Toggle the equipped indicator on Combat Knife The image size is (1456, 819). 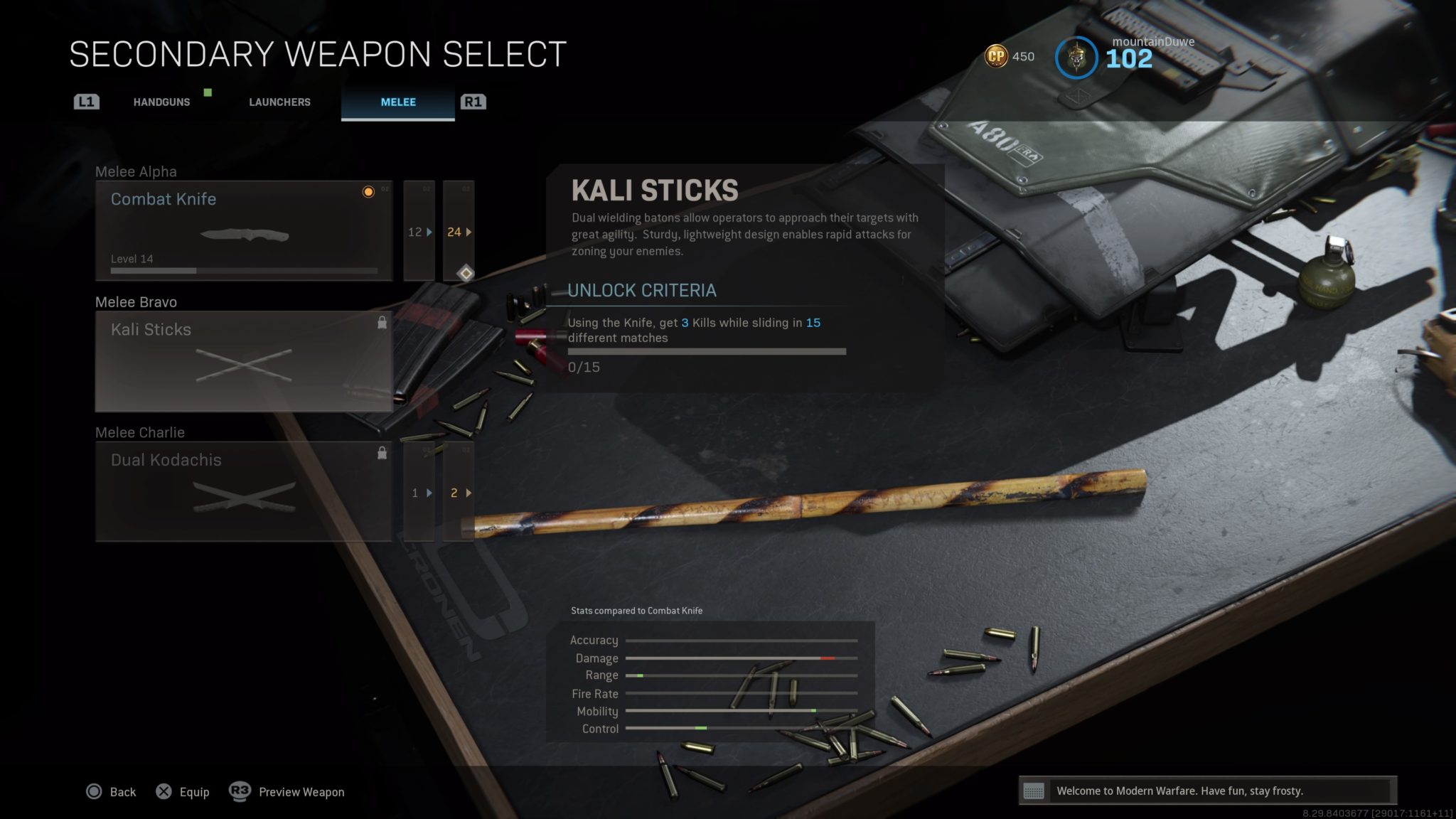[368, 193]
